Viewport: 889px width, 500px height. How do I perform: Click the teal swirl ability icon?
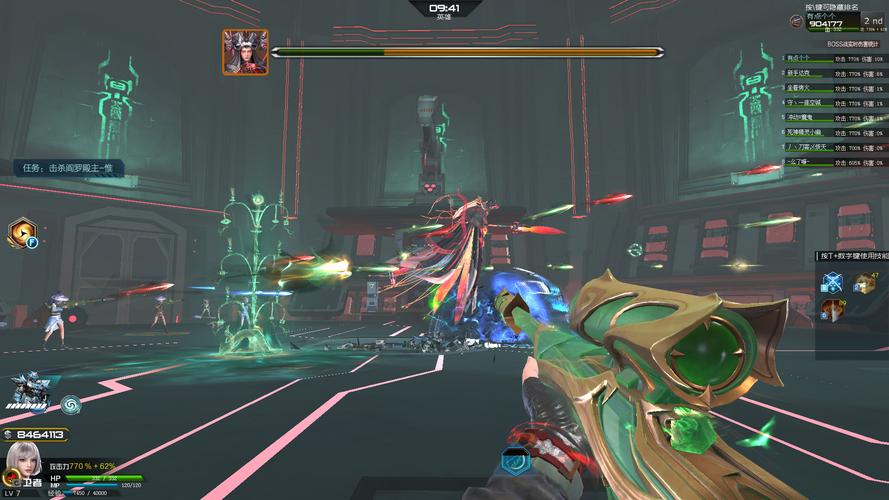[x=71, y=404]
